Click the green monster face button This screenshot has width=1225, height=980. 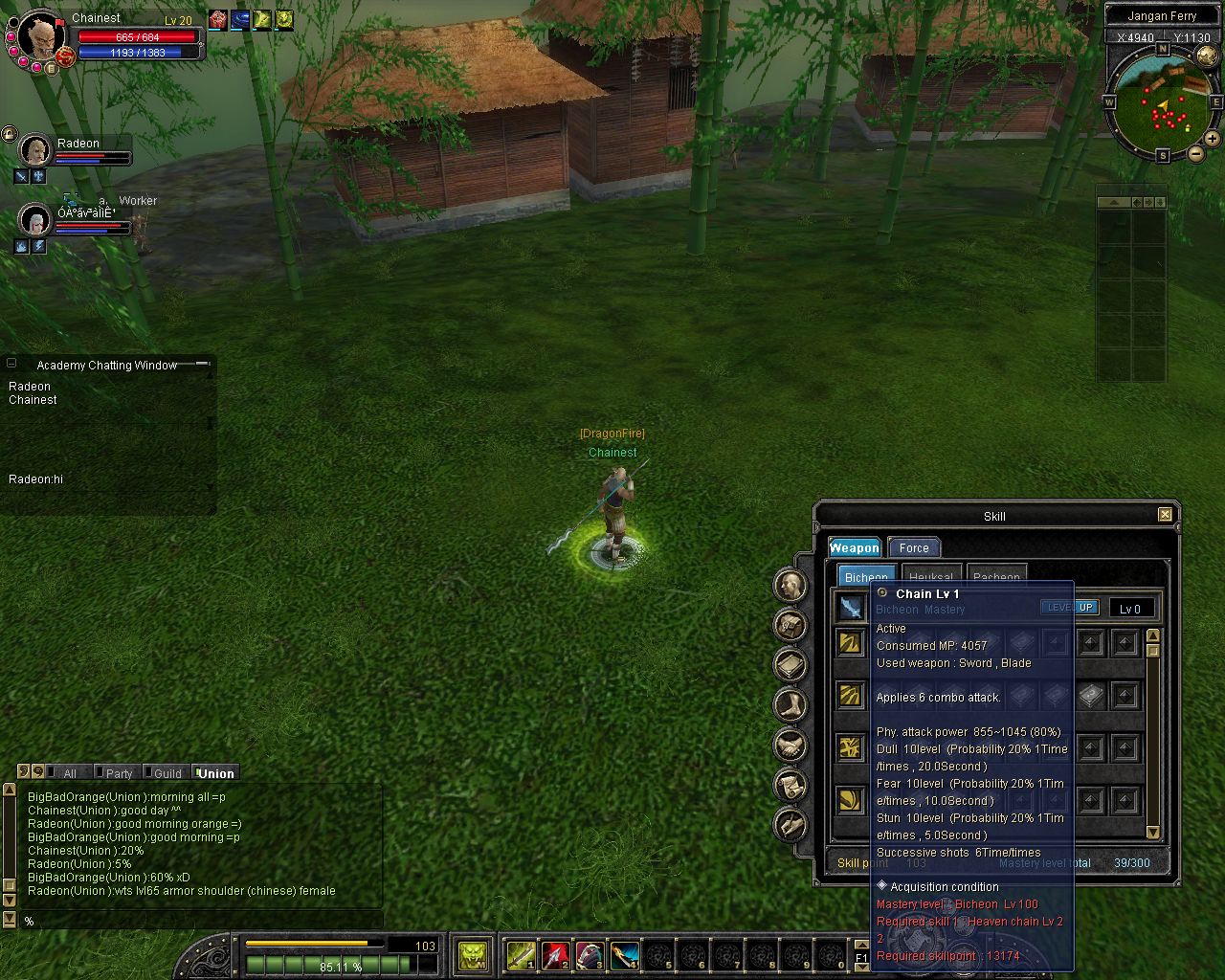point(472,955)
